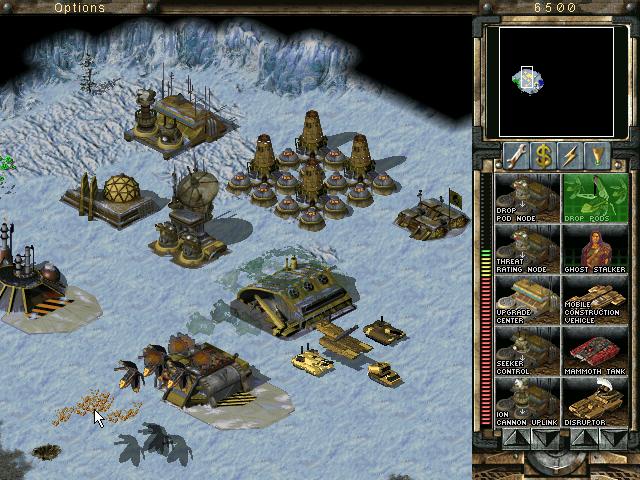This screenshot has height=480, width=640.
Task: Construct the Upgrade Center
Action: [528, 299]
